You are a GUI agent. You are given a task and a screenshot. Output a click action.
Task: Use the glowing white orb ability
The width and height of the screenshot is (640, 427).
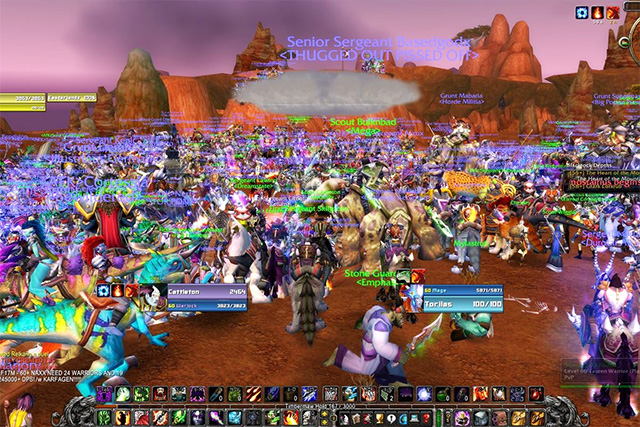(424, 395)
